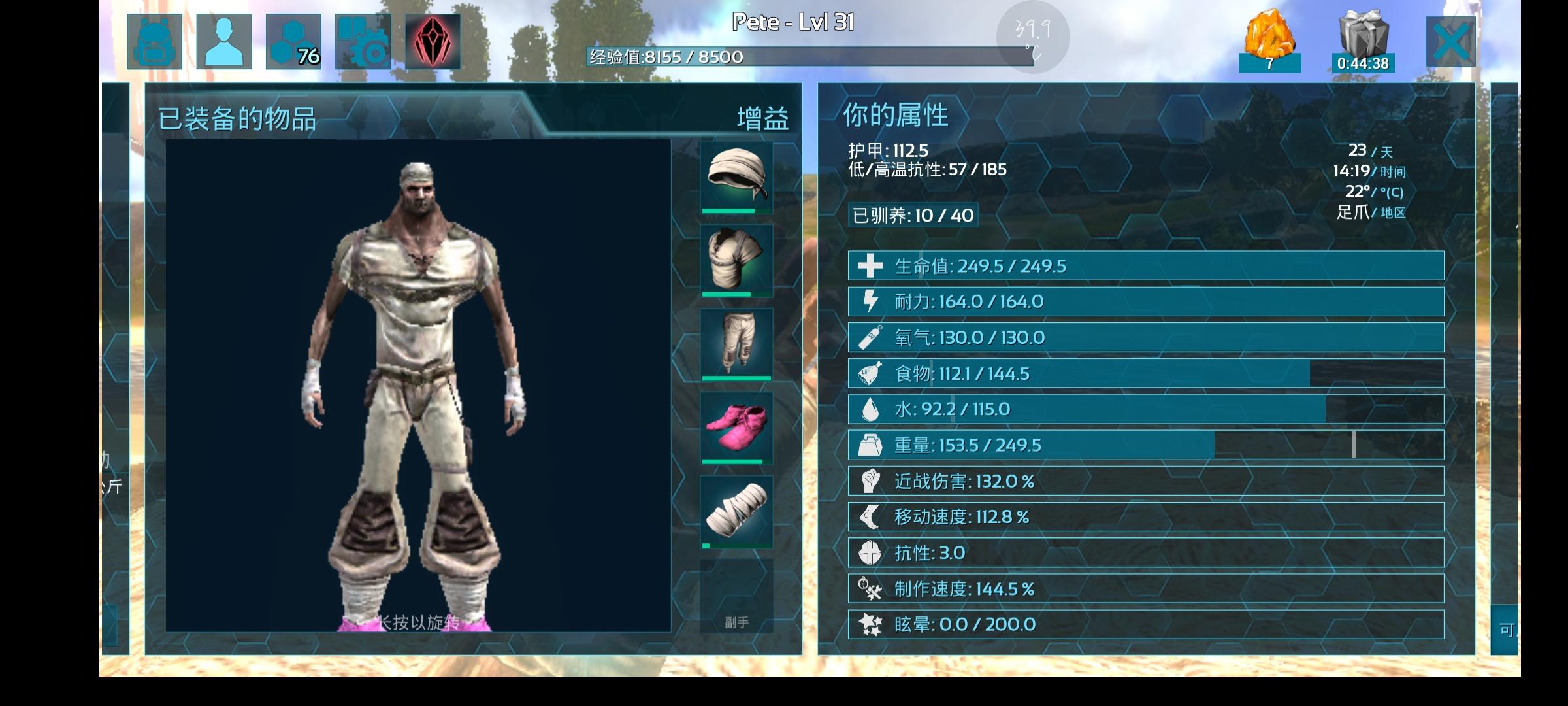Upgrade the 生命值 health stat

(1145, 266)
